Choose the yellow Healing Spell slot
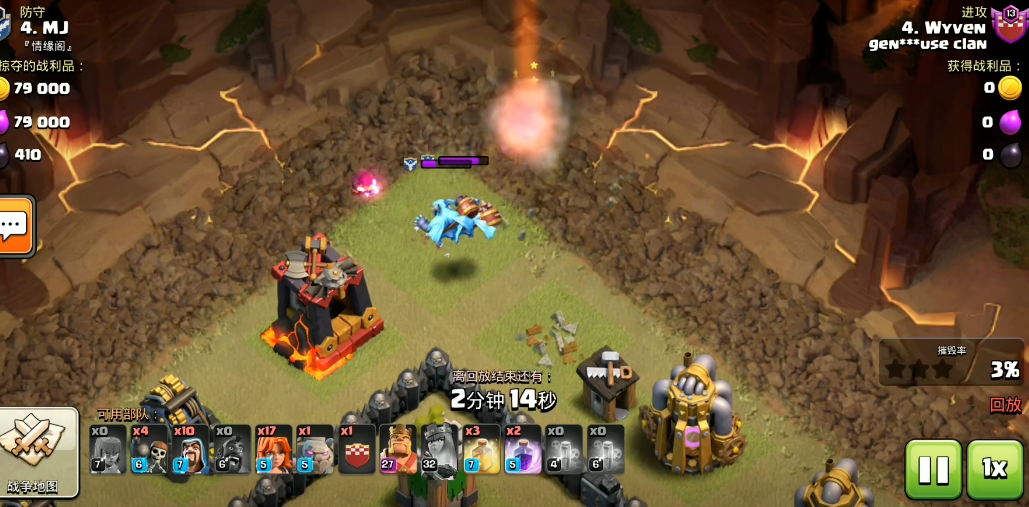1029x507 pixels. [x=481, y=449]
